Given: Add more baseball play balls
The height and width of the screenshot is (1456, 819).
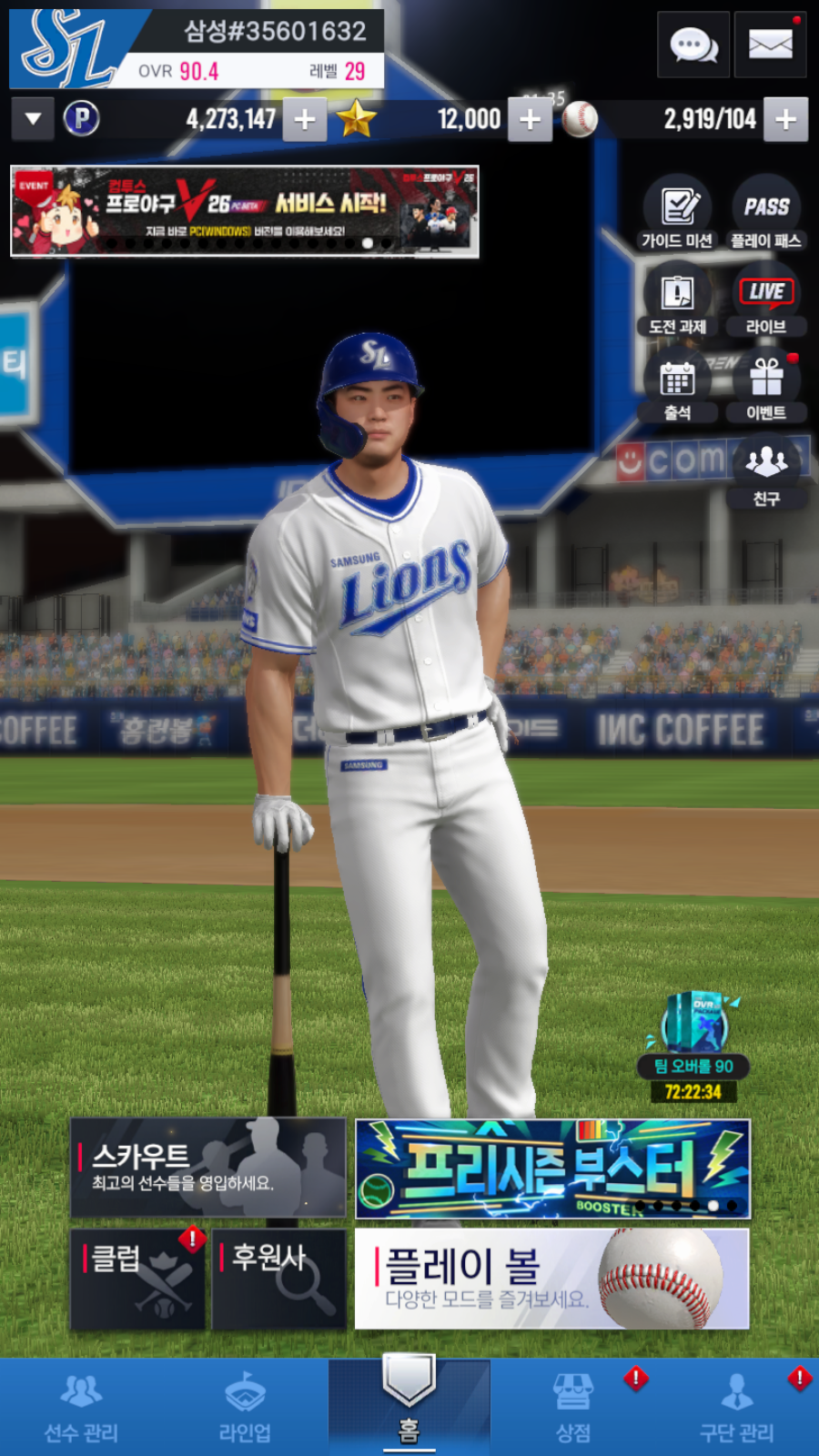Looking at the screenshot, I should 785,119.
